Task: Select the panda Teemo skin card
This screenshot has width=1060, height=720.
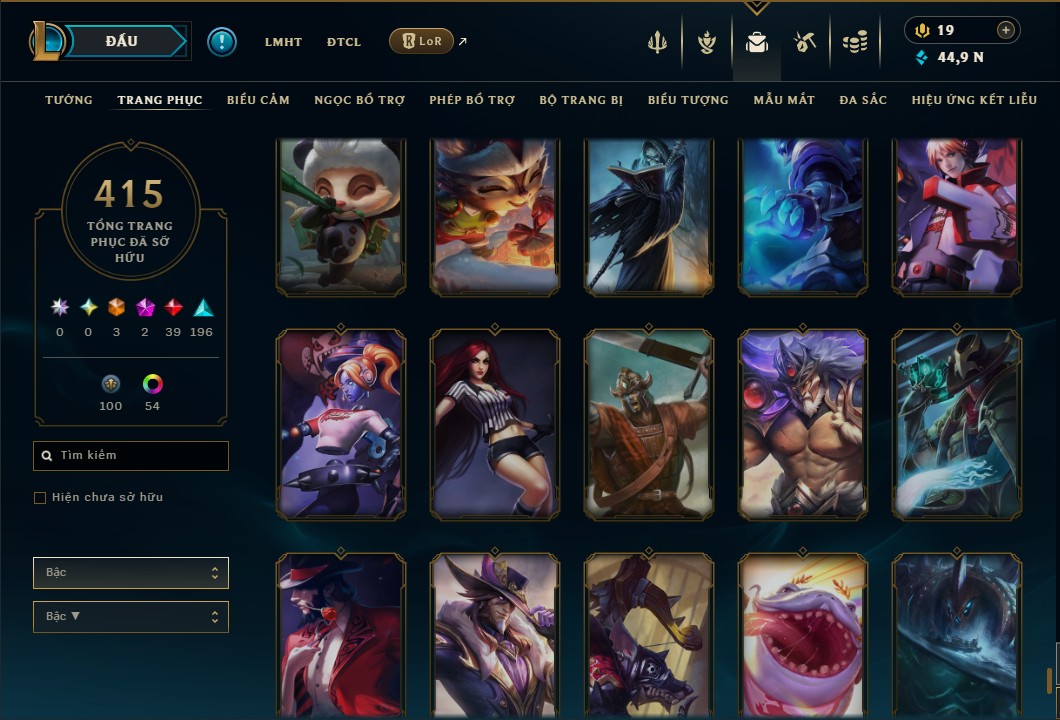Action: coord(341,216)
